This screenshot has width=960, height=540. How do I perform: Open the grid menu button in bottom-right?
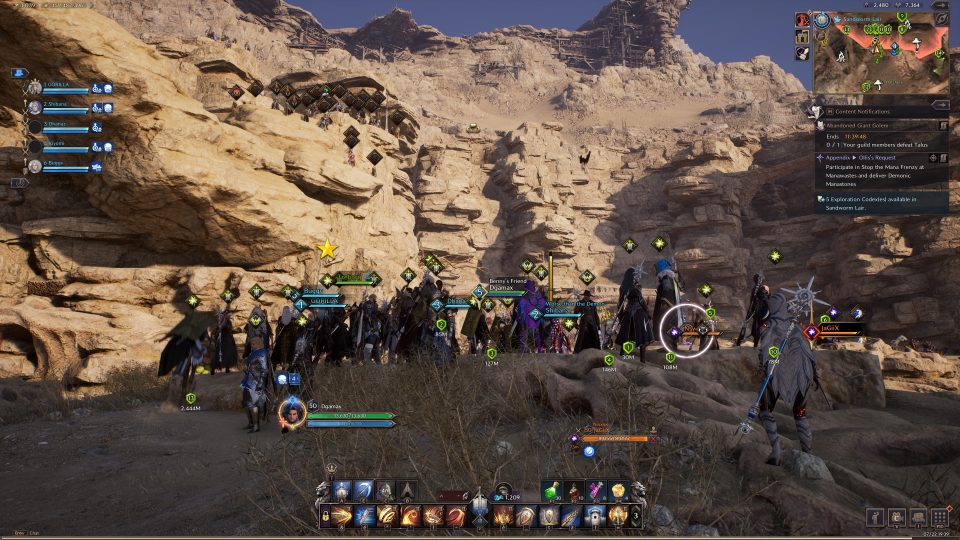pyautogui.click(x=939, y=516)
